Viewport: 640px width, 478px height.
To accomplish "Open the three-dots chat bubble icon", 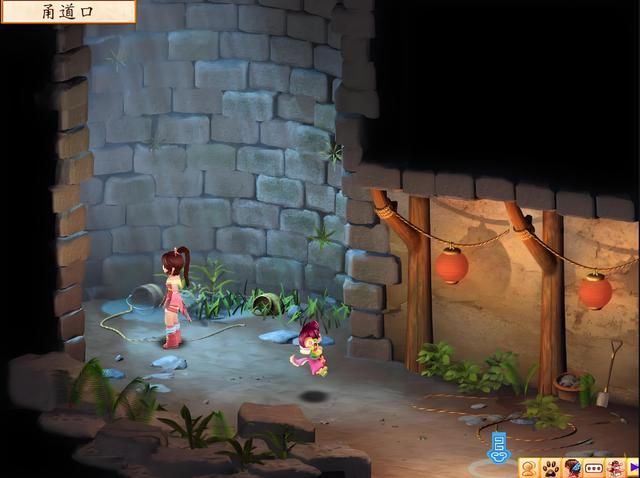I will point(593,468).
